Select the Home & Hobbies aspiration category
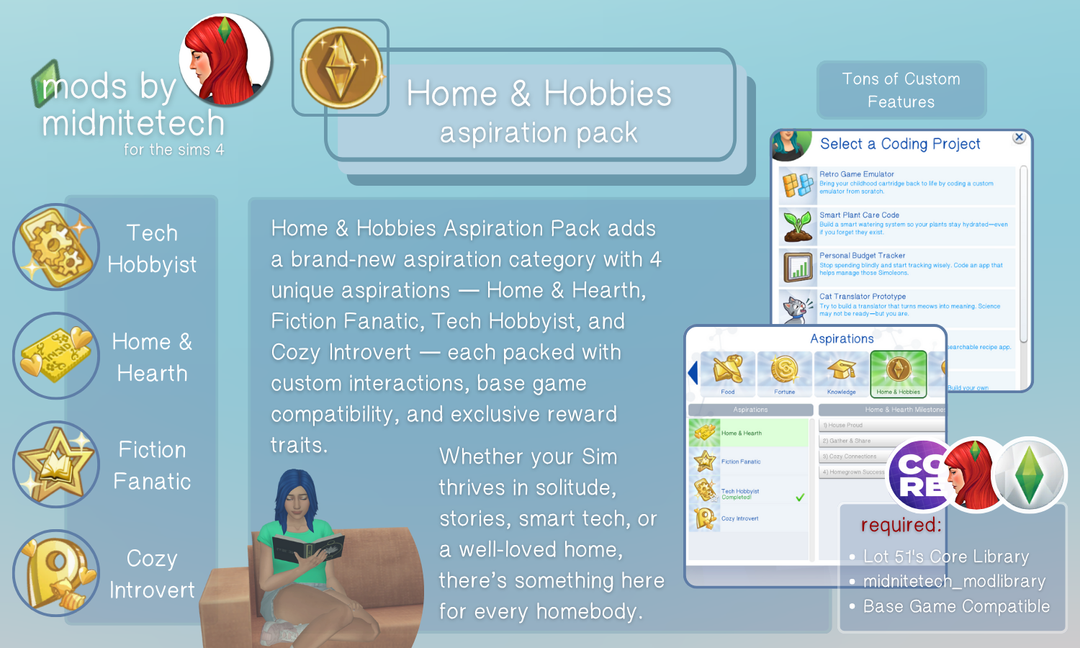The width and height of the screenshot is (1080, 648). [898, 375]
